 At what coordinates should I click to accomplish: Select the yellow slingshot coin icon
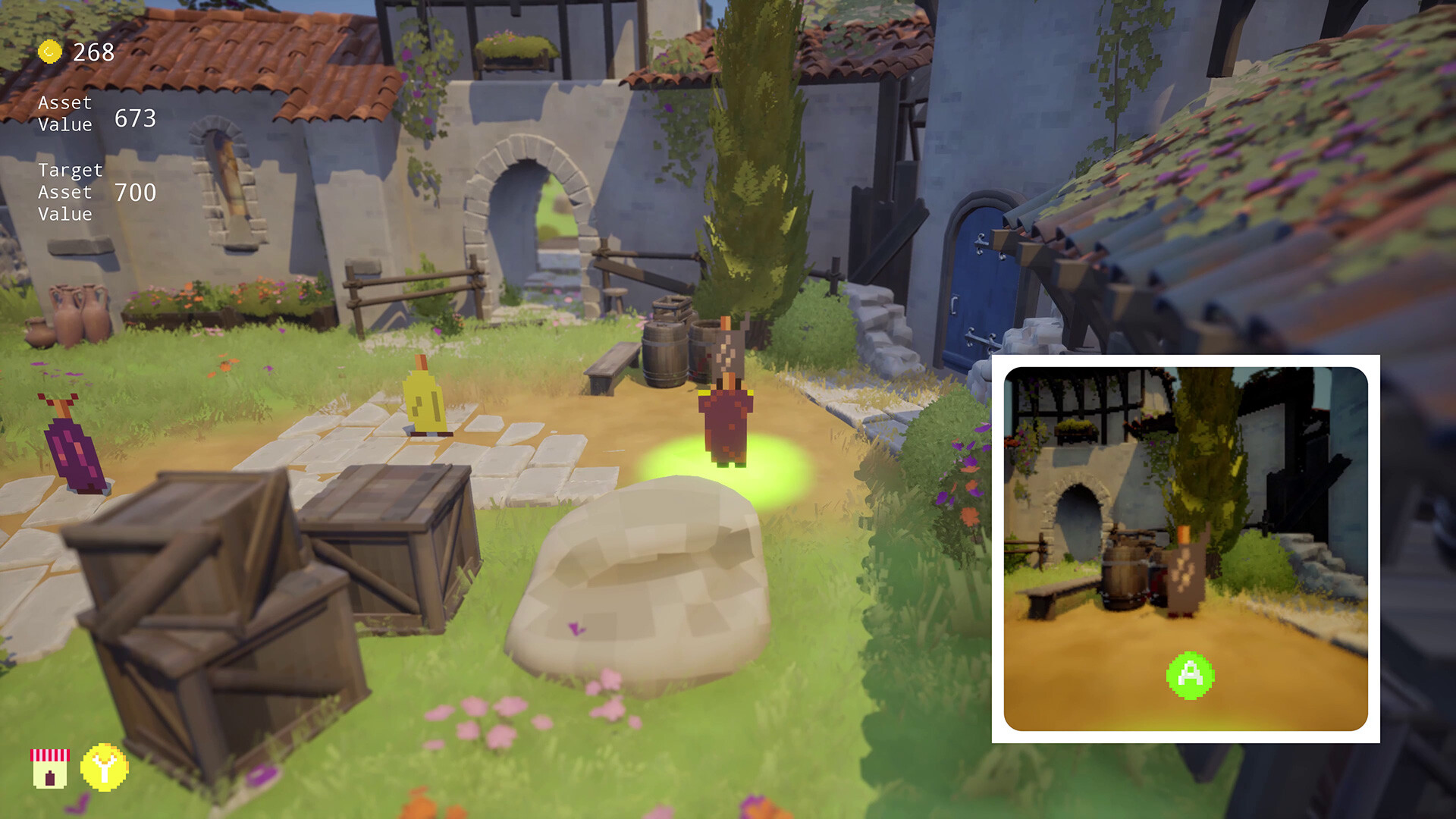click(106, 768)
